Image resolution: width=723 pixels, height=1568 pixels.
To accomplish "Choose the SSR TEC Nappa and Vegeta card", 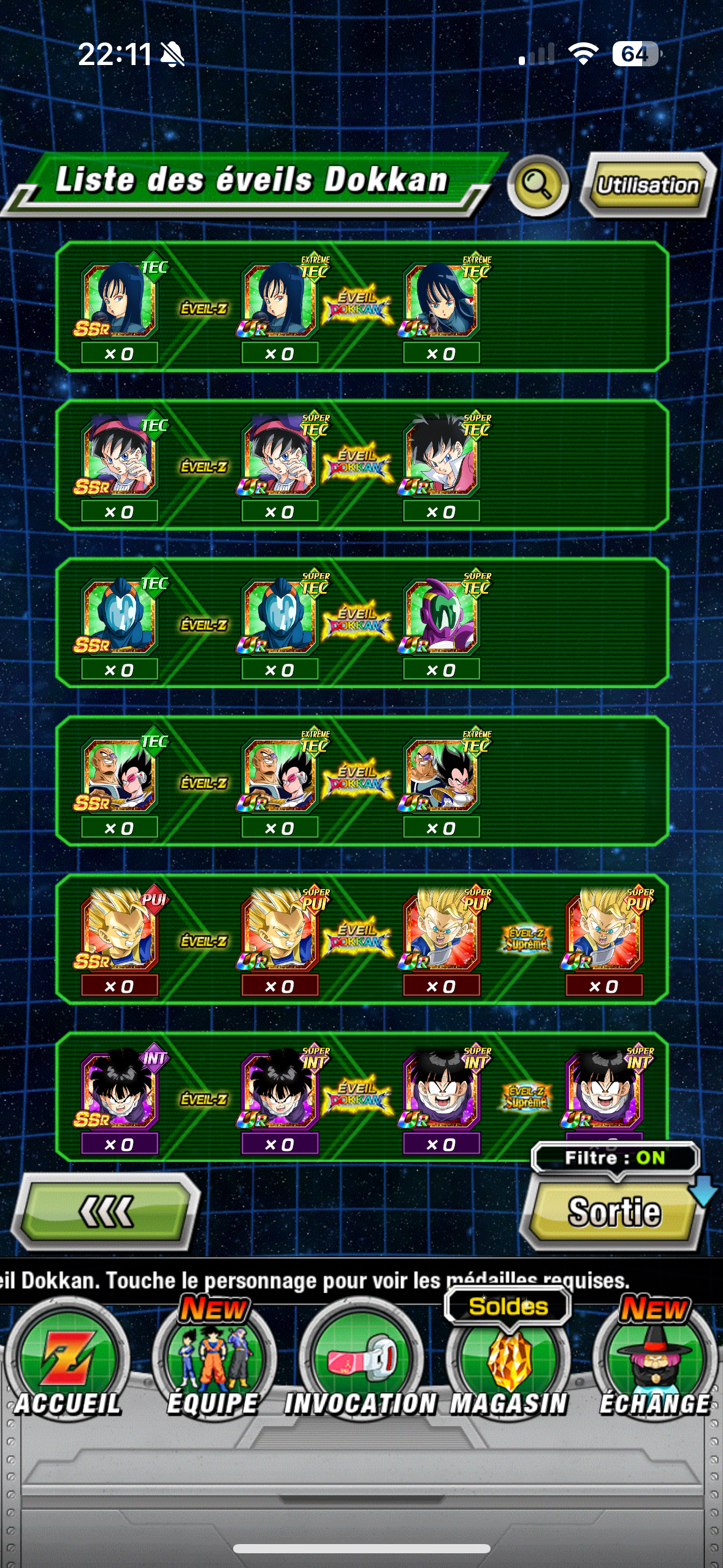I will pos(119,775).
